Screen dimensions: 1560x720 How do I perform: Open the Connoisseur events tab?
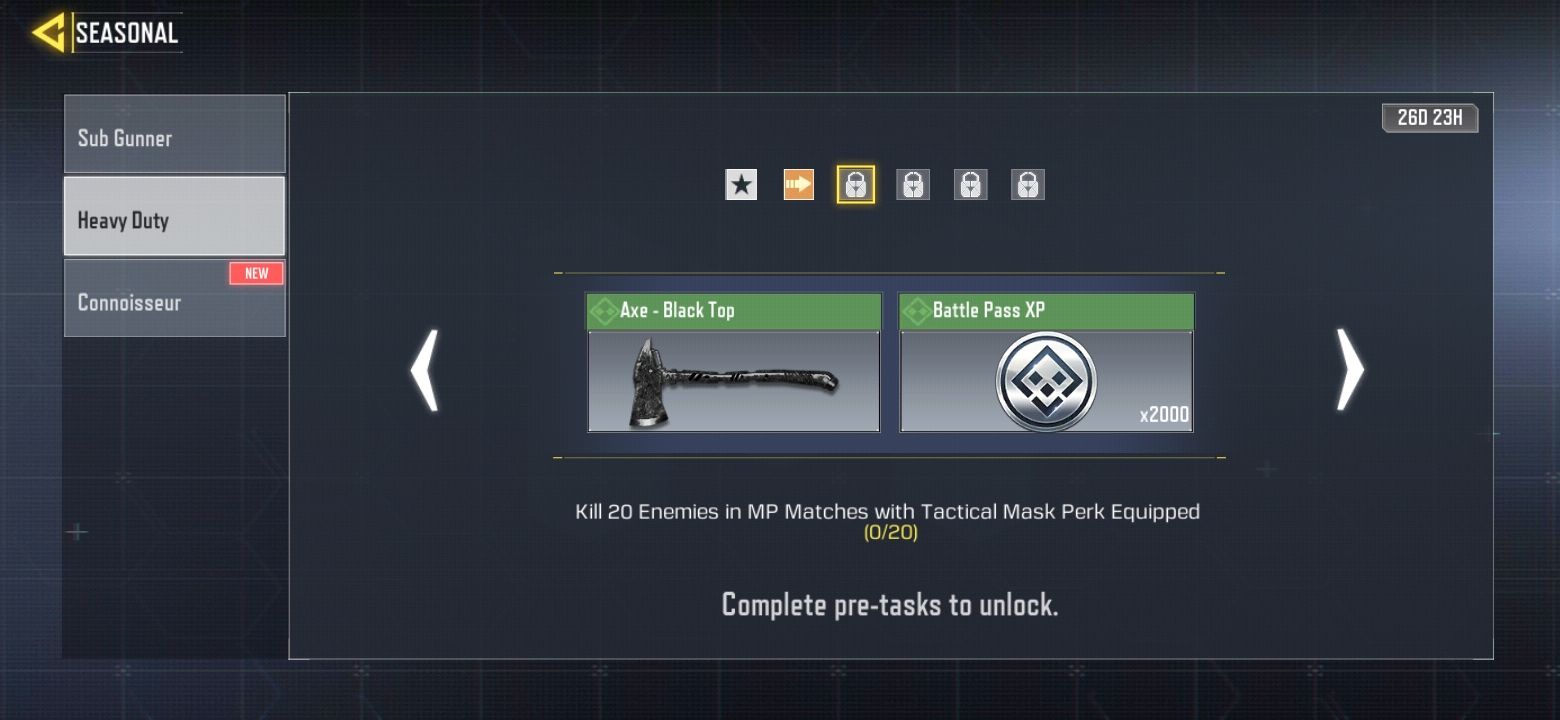(x=174, y=302)
